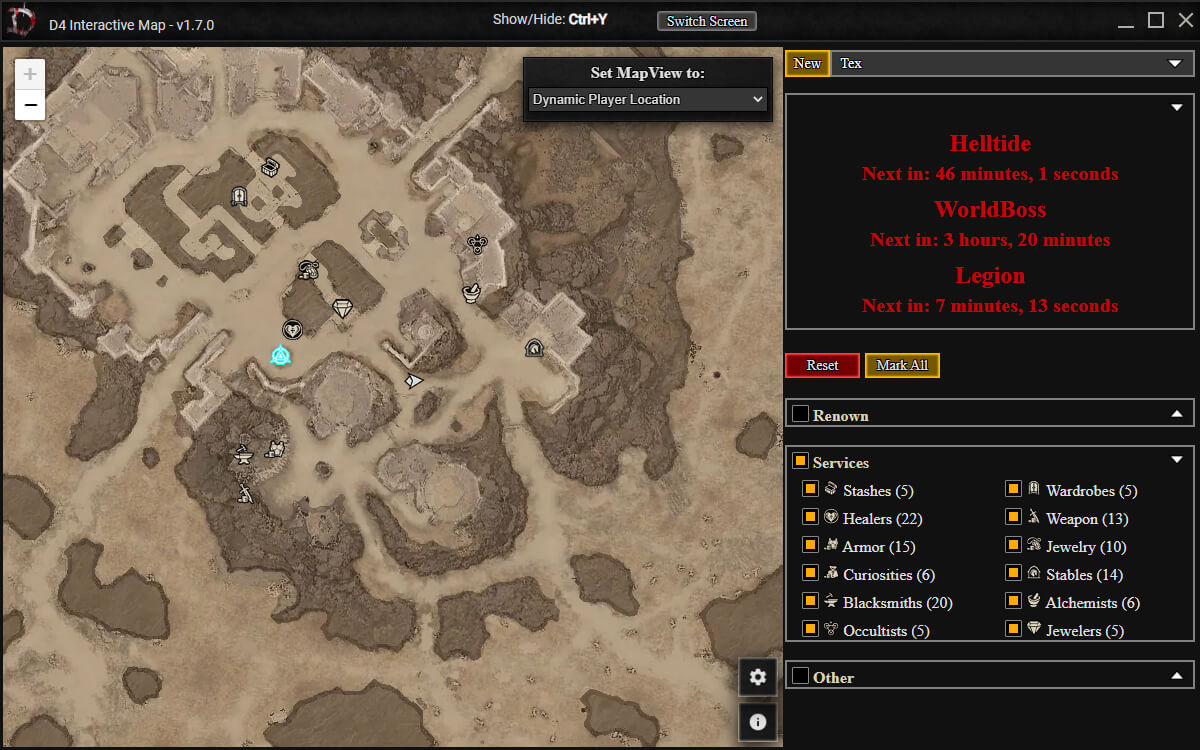
Task: Zoom out of the map
Action: 30,104
